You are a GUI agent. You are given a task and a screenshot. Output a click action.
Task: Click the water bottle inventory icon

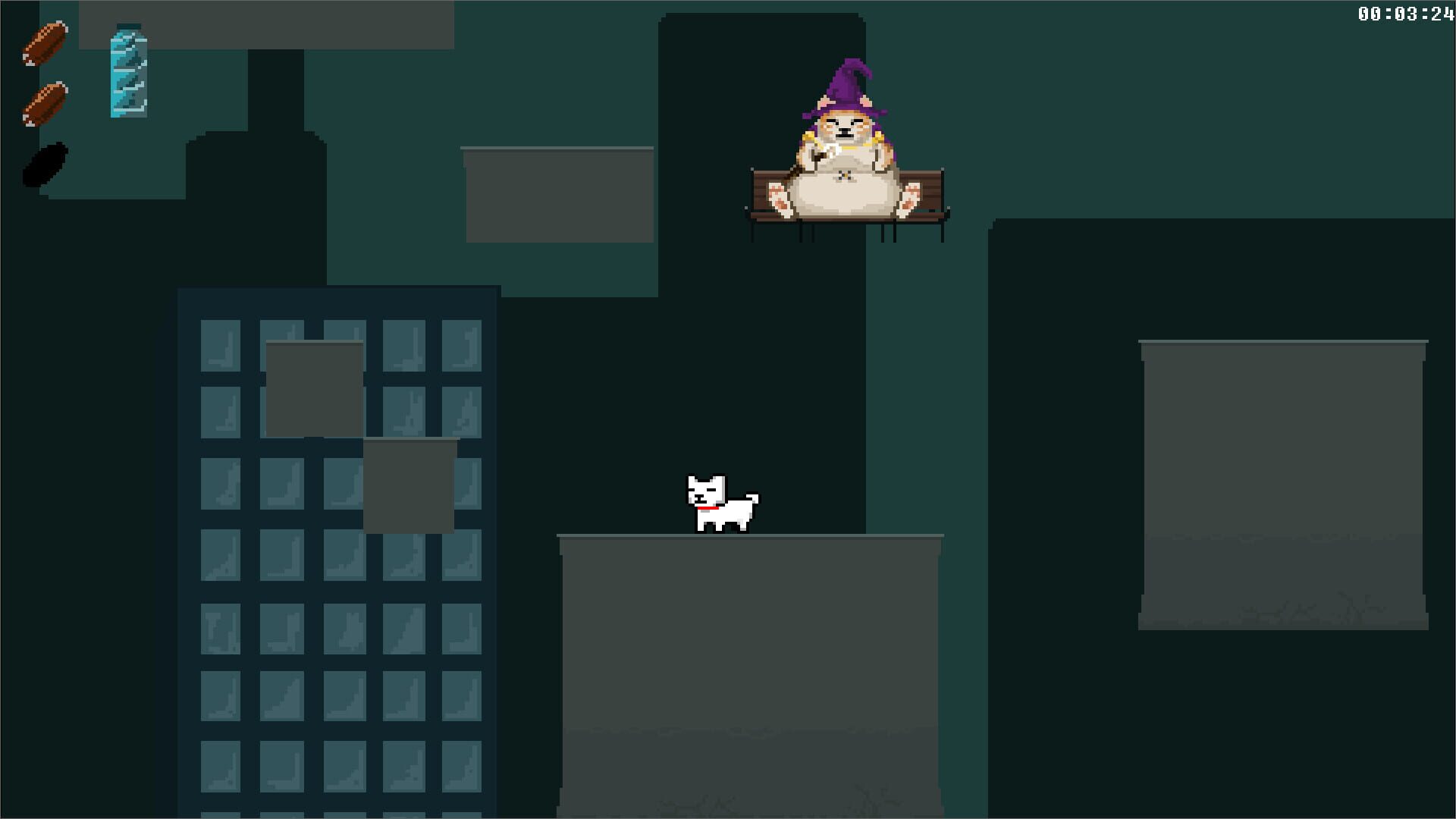coord(127,72)
